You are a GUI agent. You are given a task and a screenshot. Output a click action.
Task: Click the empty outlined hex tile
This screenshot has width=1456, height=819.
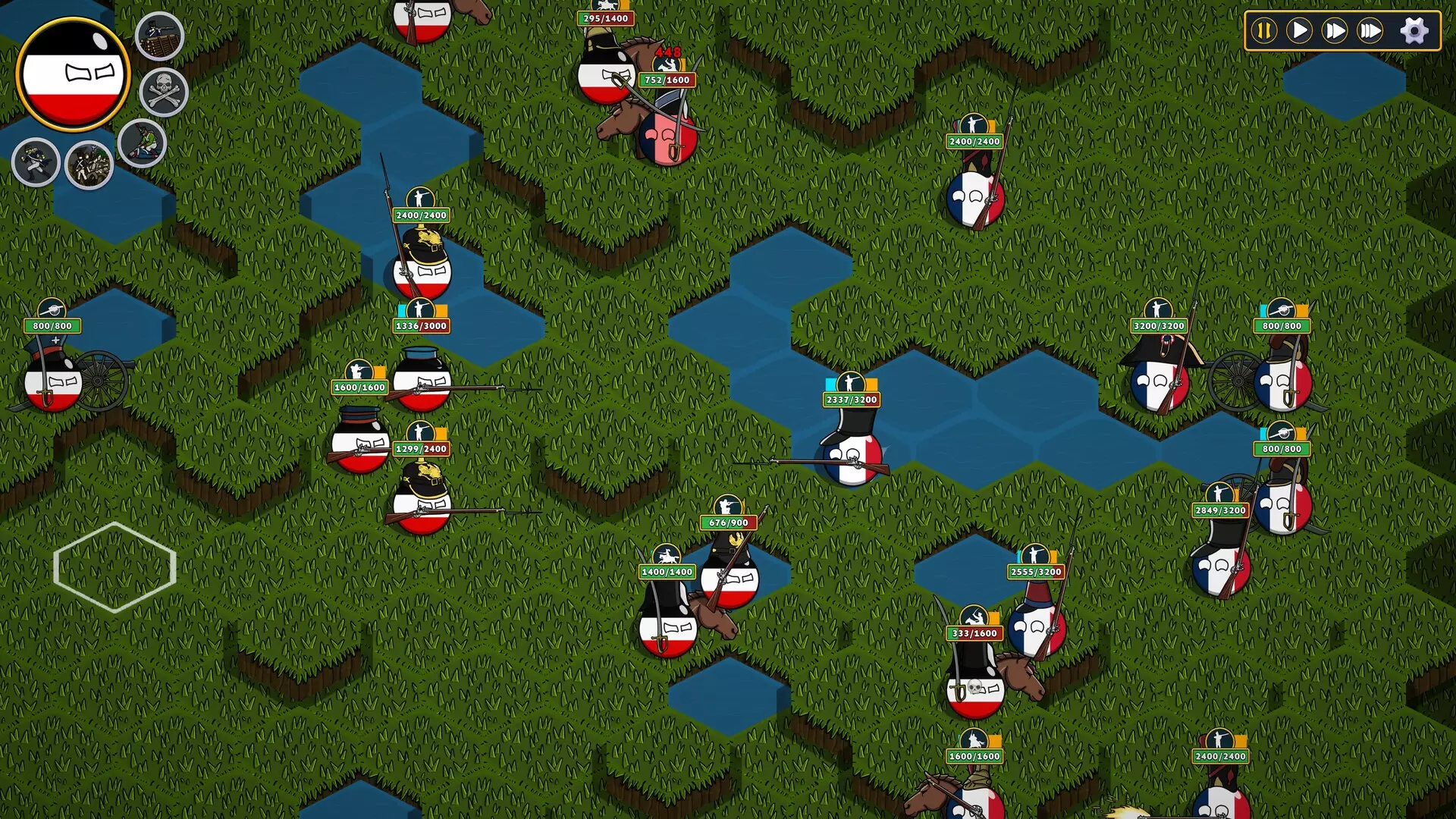(x=115, y=567)
